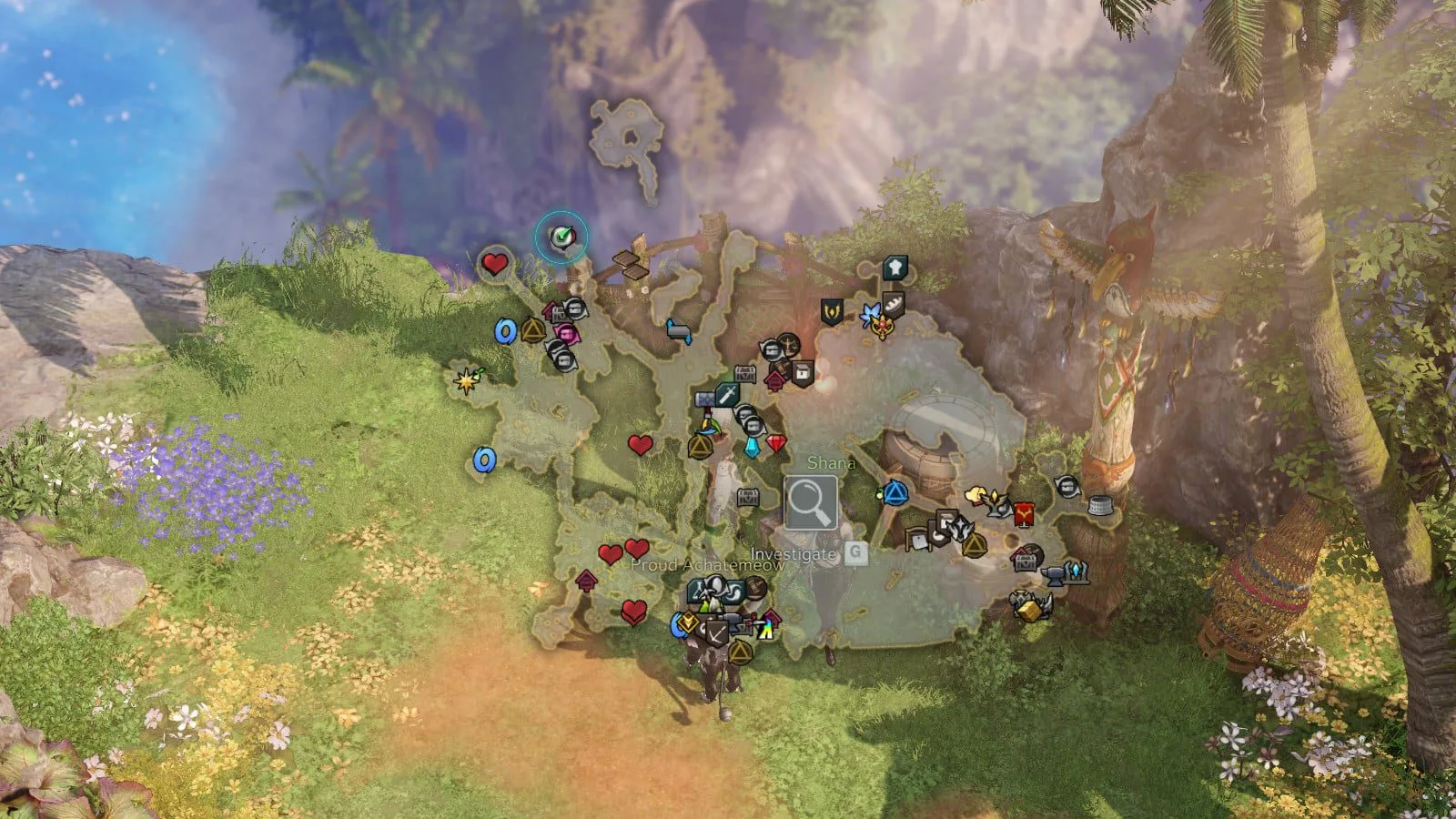Click the red gem map marker

point(775,443)
